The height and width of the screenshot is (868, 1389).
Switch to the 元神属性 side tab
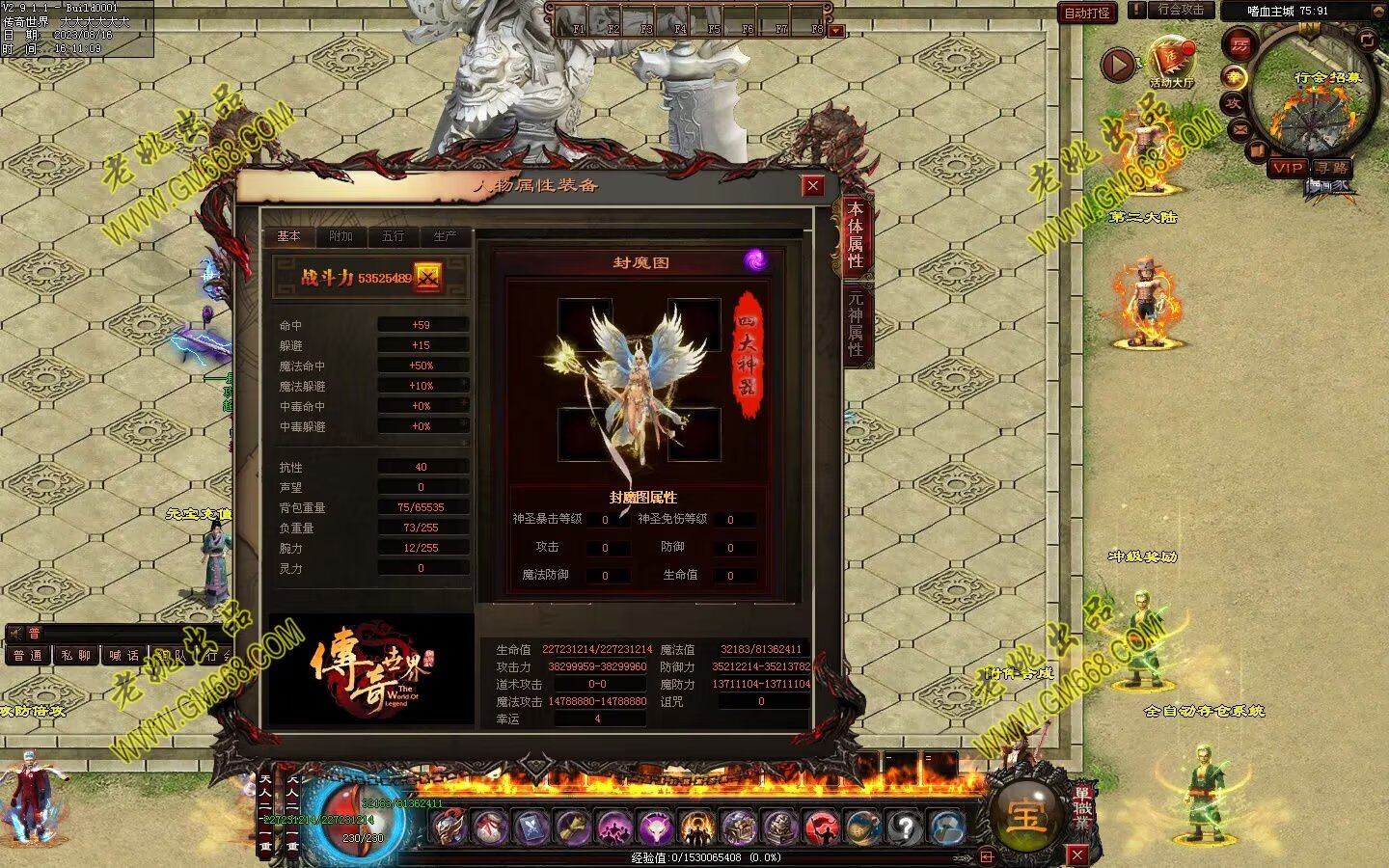(856, 324)
